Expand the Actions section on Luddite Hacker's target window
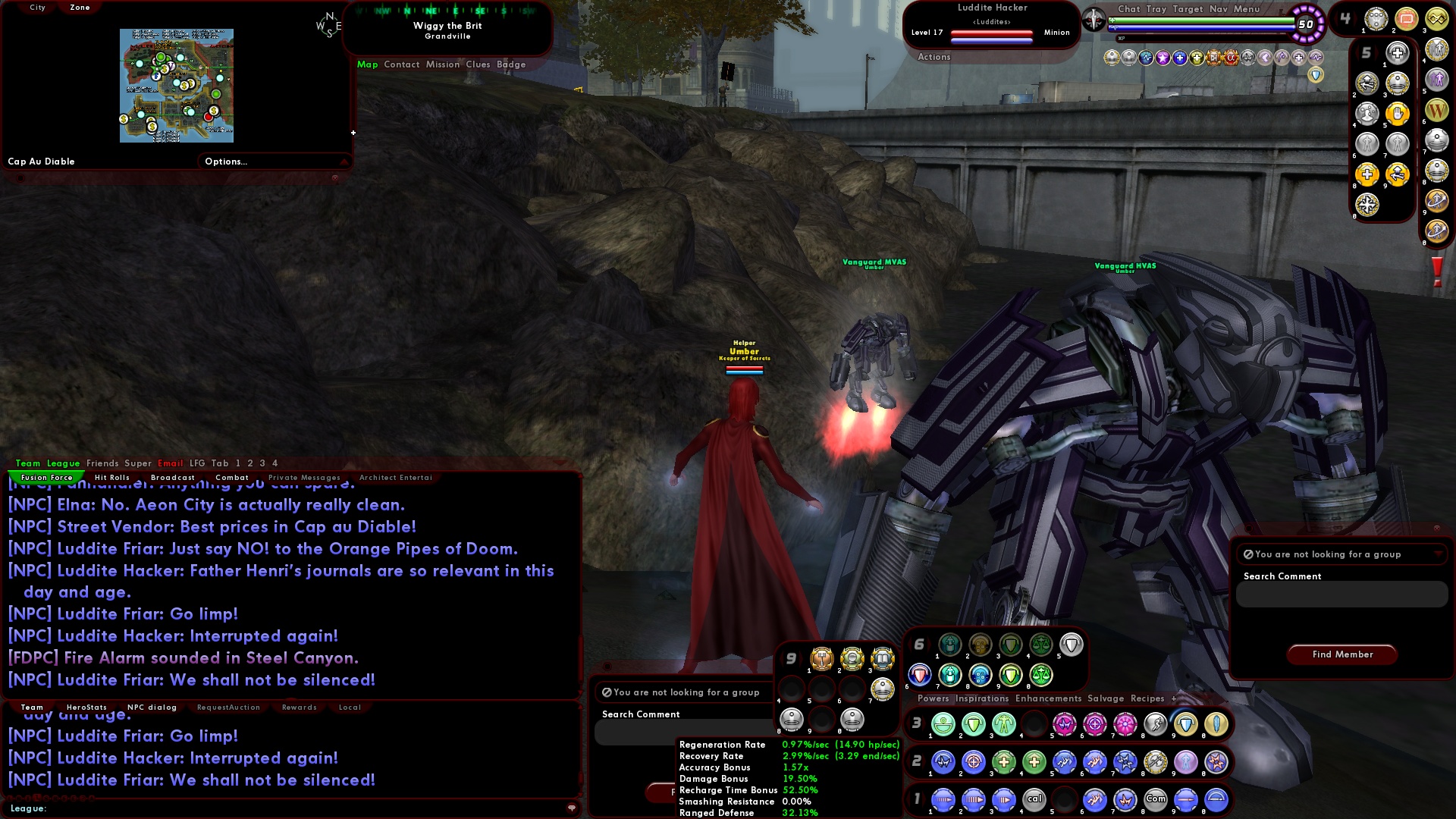The image size is (1456, 819). click(934, 56)
